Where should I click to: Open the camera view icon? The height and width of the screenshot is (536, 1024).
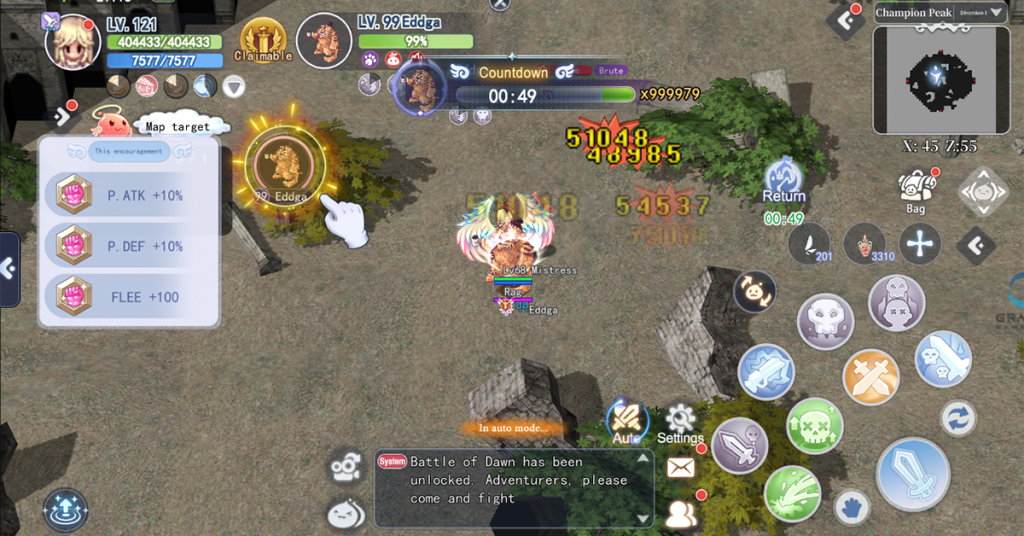coord(346,466)
